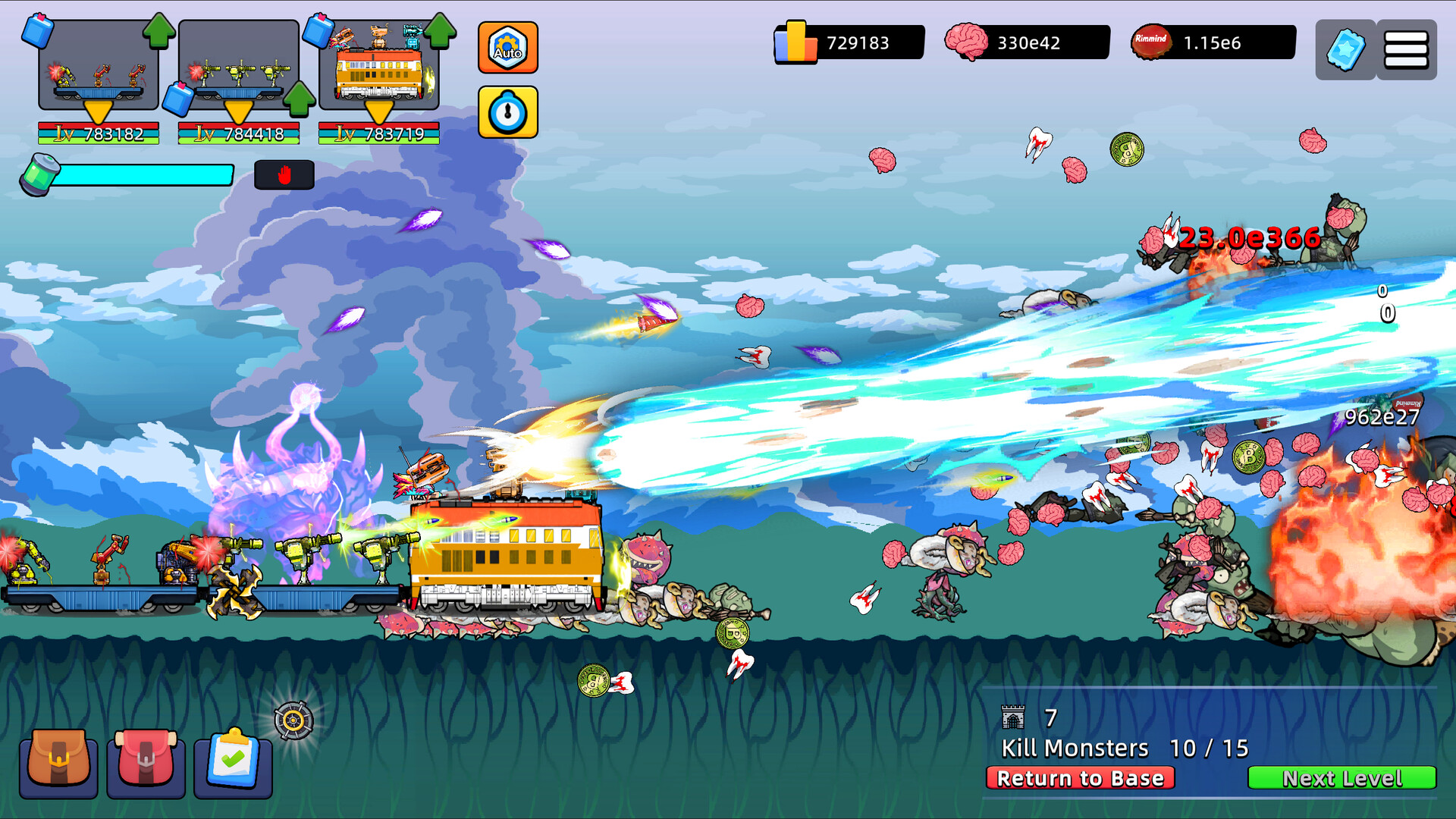Click the crosshair target button

tap(293, 720)
